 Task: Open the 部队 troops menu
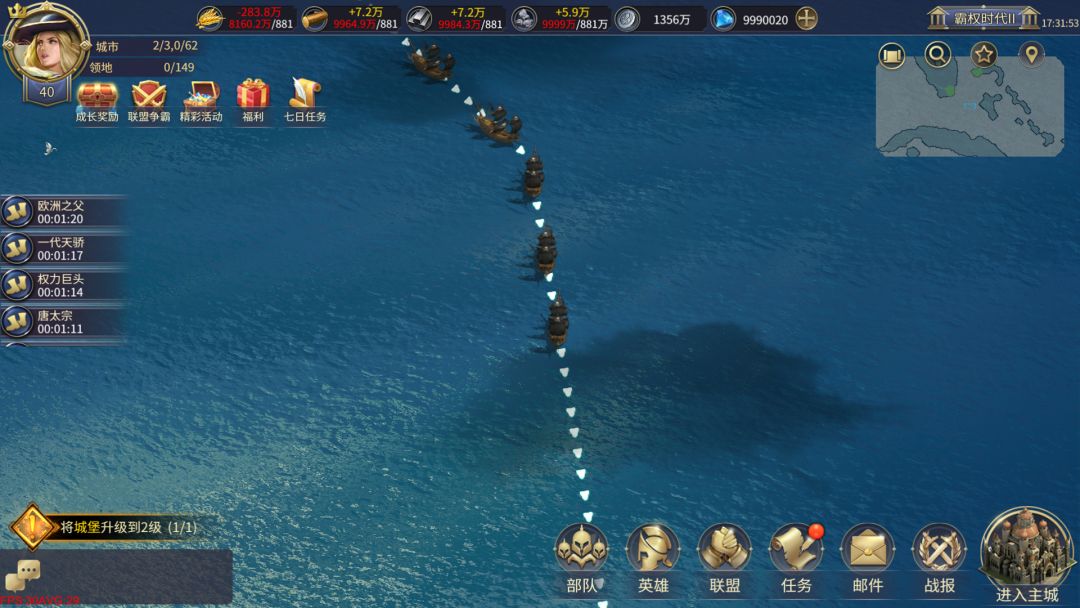(x=581, y=550)
